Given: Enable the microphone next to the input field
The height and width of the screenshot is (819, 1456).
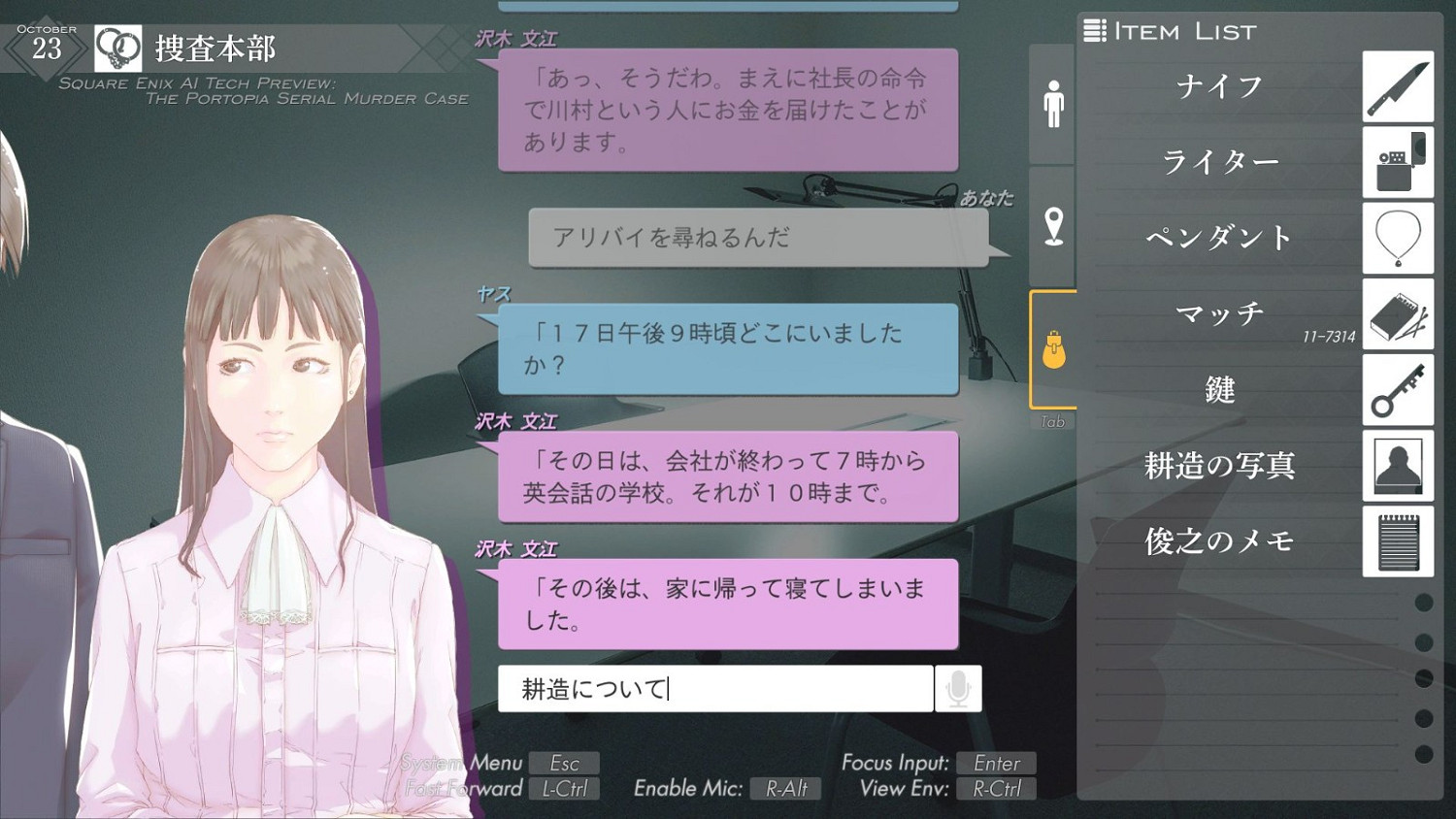Looking at the screenshot, I should pos(958,688).
